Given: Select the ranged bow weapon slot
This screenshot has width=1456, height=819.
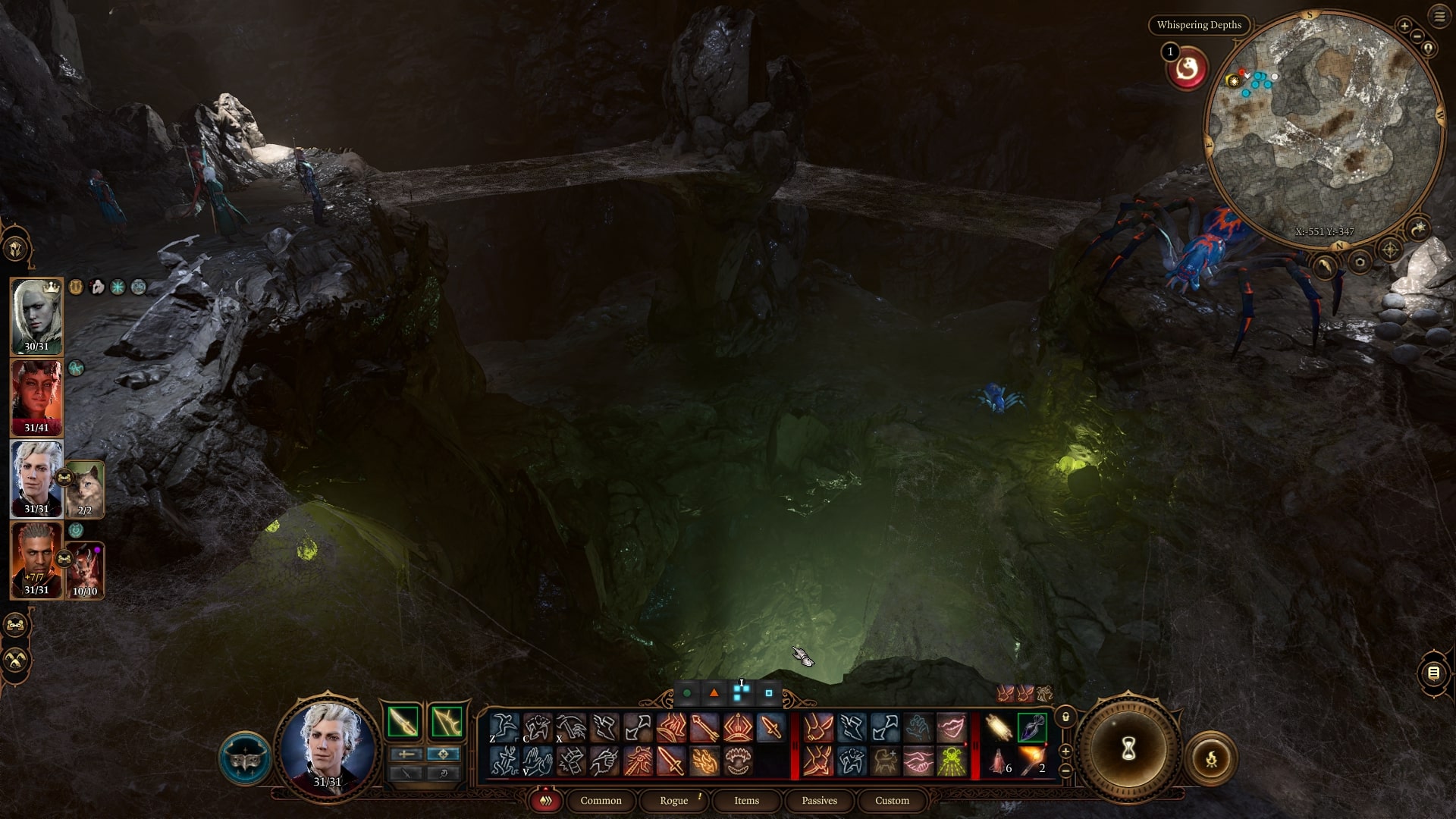Looking at the screenshot, I should (447, 721).
